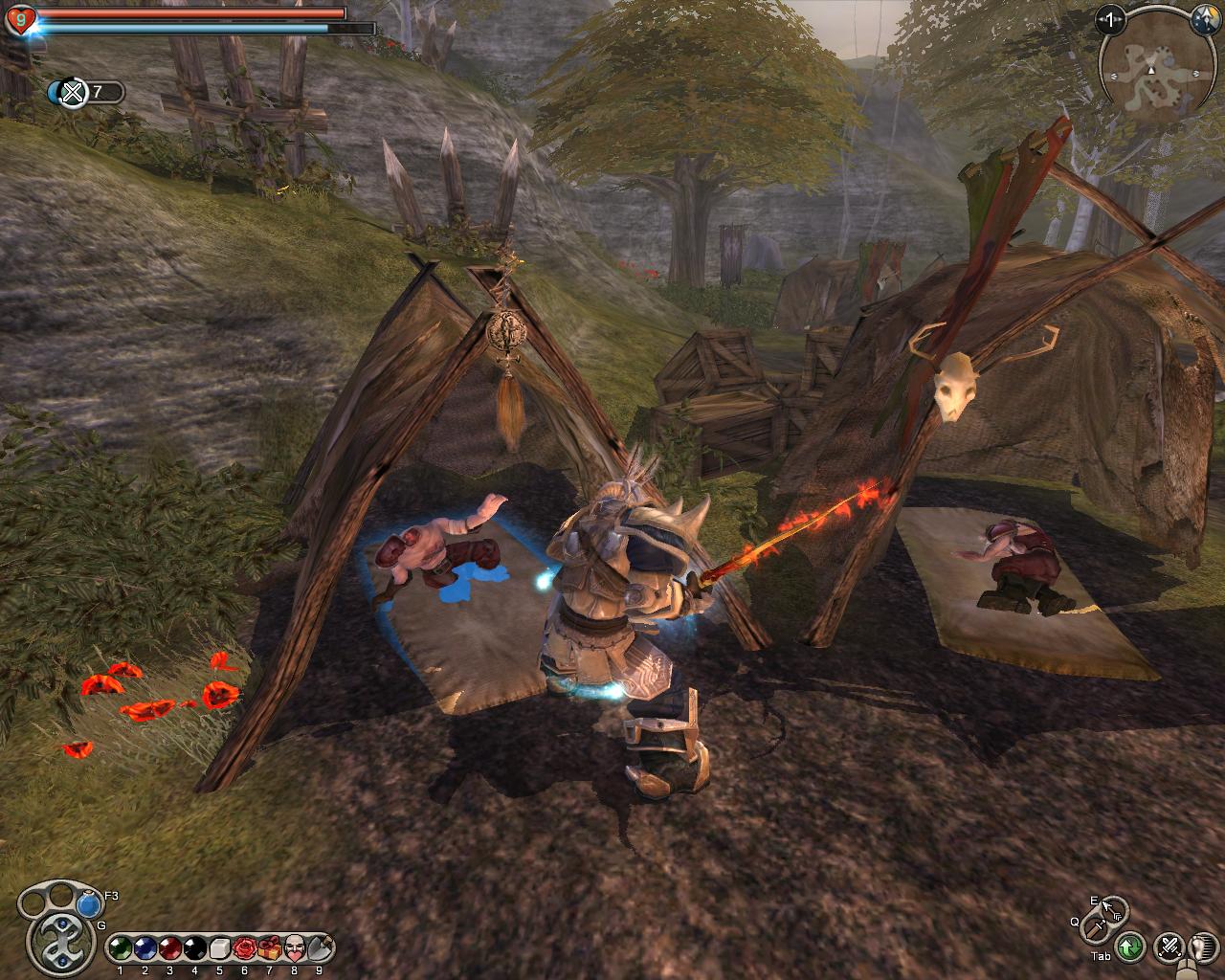Viewport: 1225px width, 980px height.
Task: Use the gift box hotbar item
Action: [269, 947]
